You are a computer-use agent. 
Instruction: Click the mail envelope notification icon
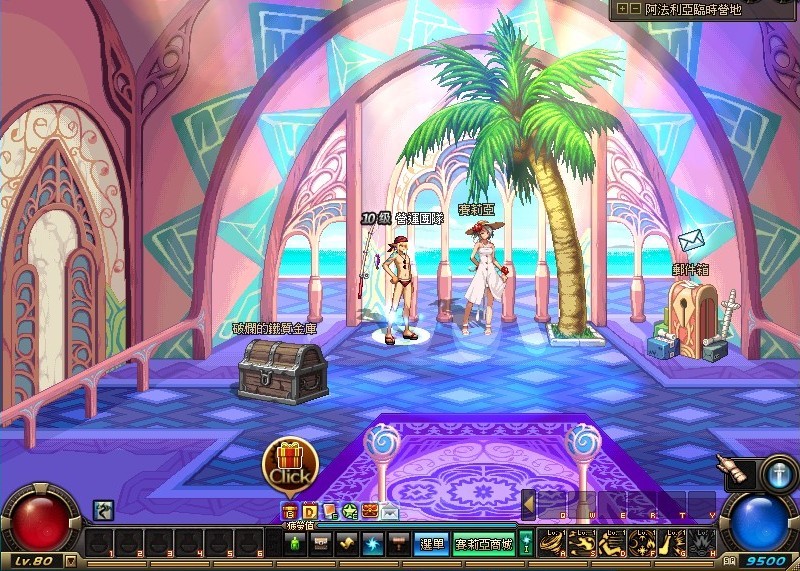[x=691, y=241]
